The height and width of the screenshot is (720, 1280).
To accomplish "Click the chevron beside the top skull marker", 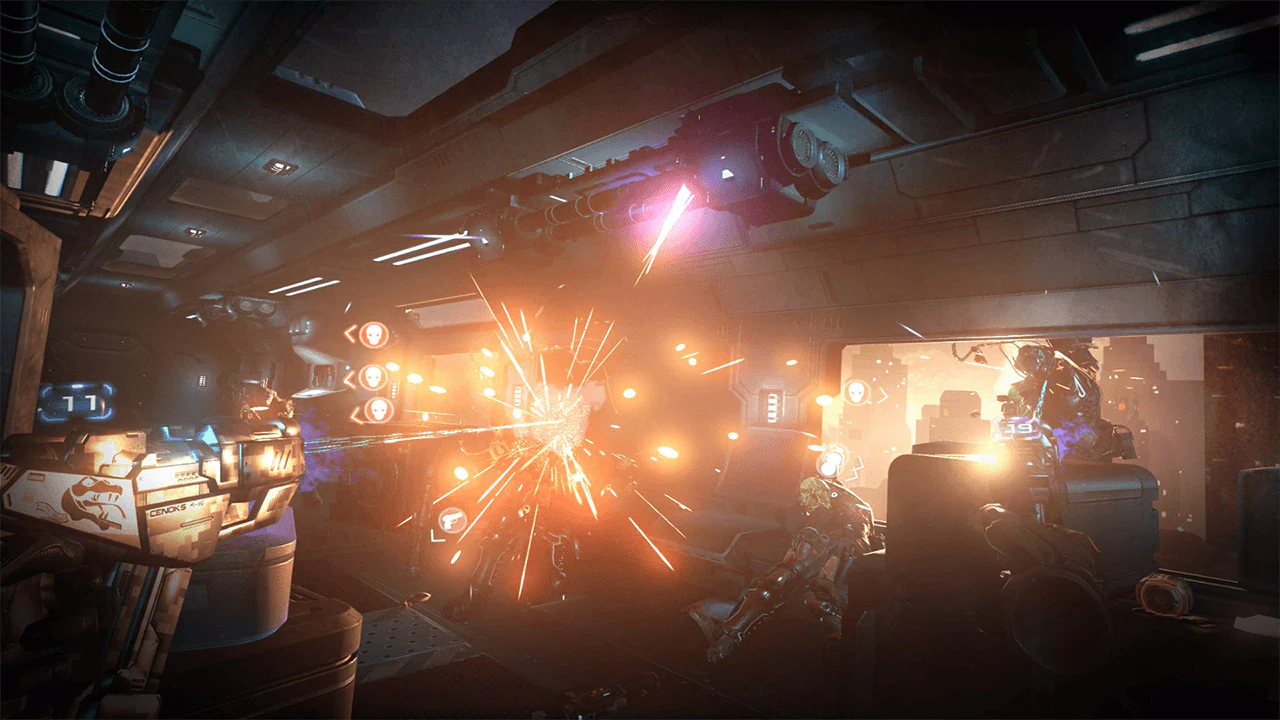I will click(x=350, y=334).
